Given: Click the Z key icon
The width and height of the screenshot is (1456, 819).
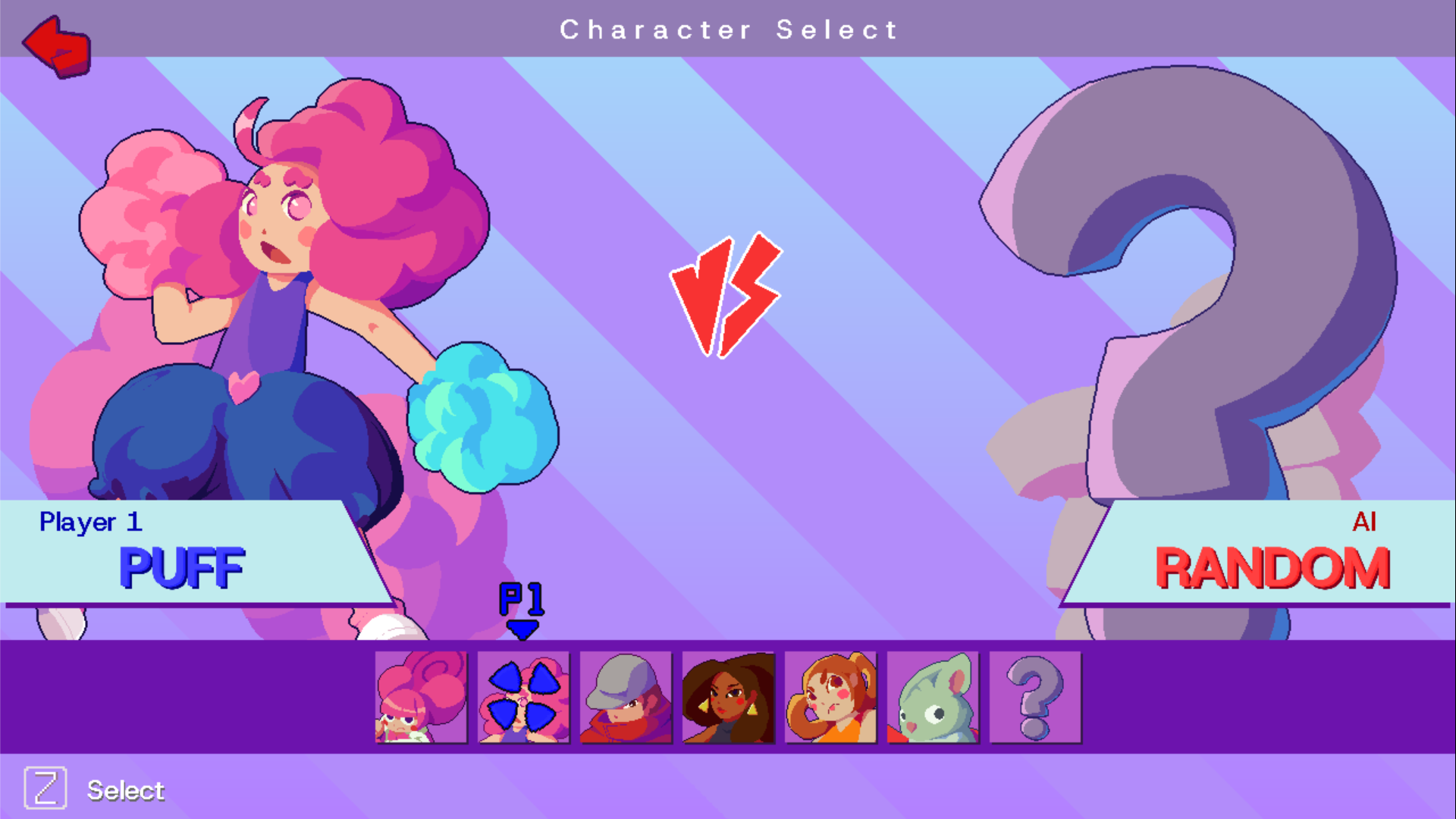Looking at the screenshot, I should [x=45, y=789].
